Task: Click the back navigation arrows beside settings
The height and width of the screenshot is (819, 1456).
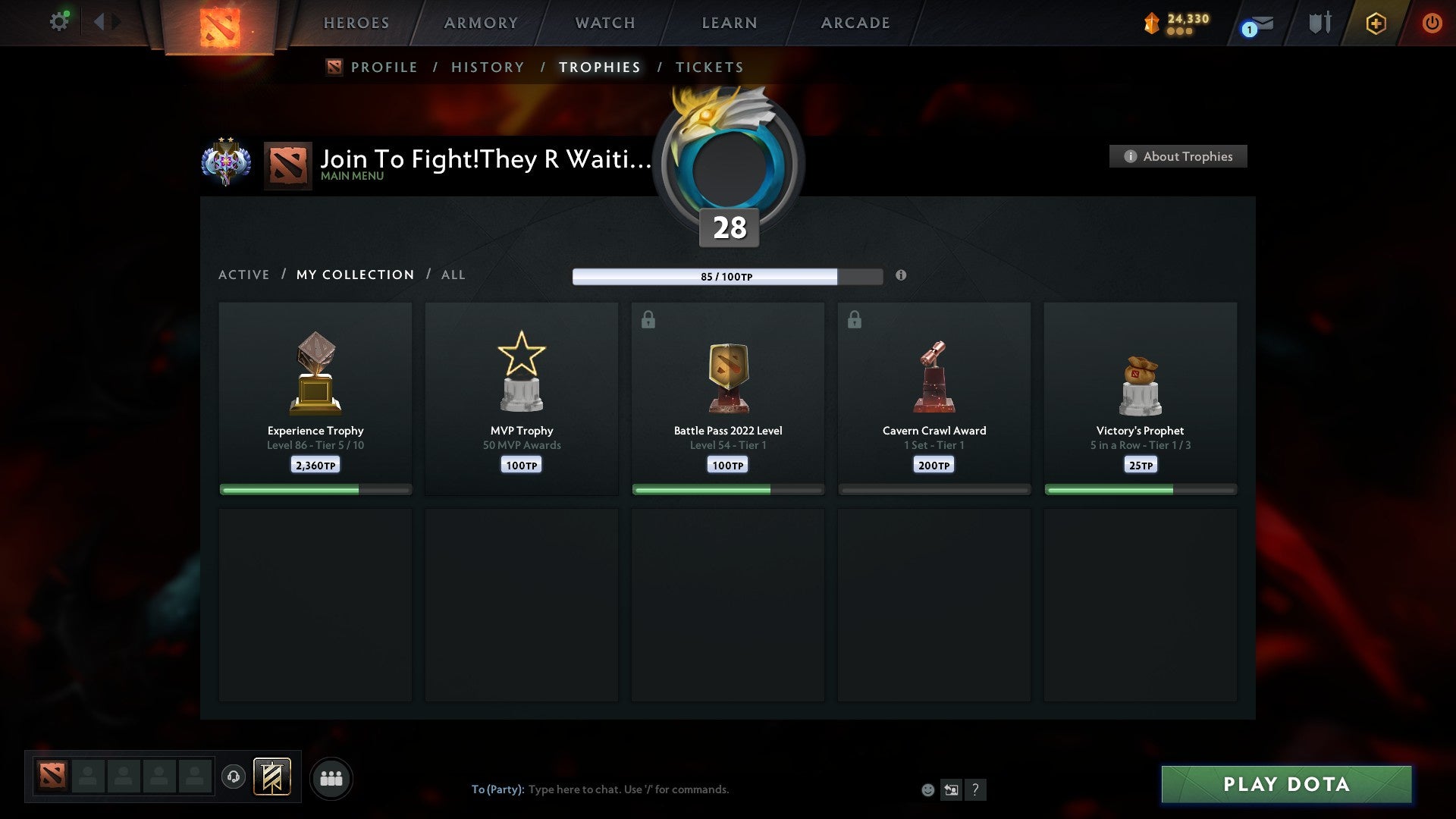Action: [x=105, y=21]
